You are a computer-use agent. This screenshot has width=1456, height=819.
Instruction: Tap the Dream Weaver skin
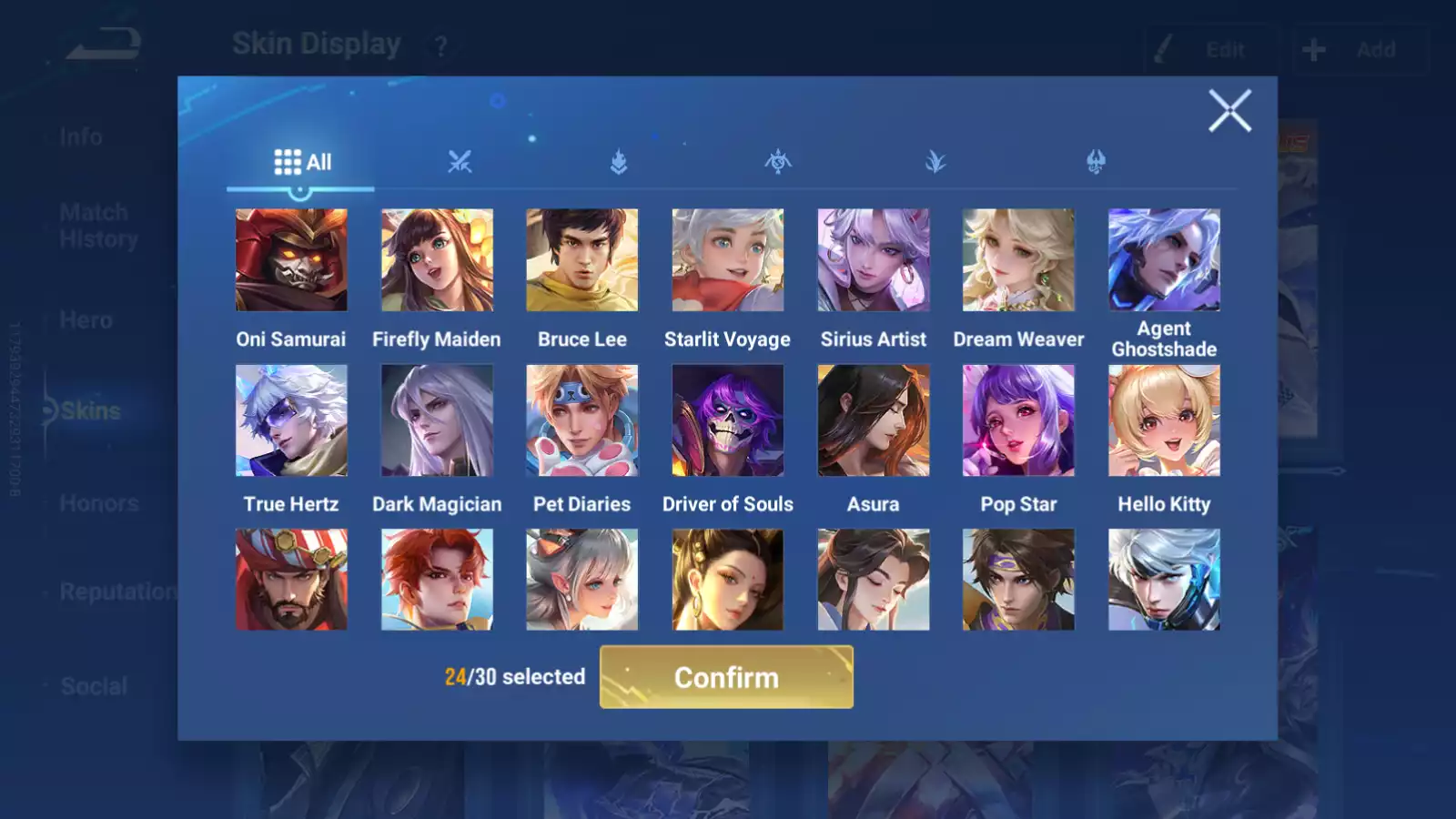1018,260
